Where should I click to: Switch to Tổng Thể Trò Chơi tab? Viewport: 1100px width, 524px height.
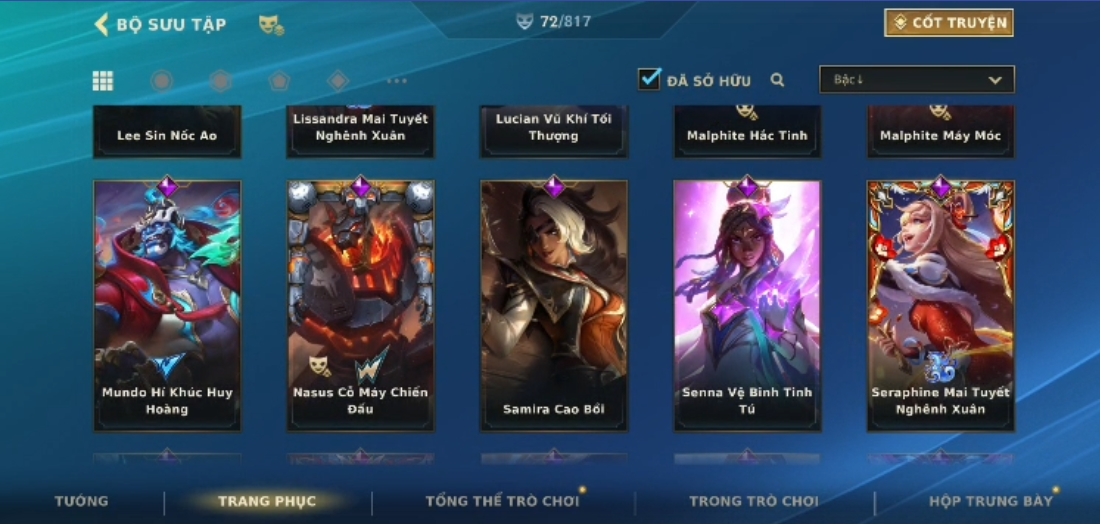point(502,501)
